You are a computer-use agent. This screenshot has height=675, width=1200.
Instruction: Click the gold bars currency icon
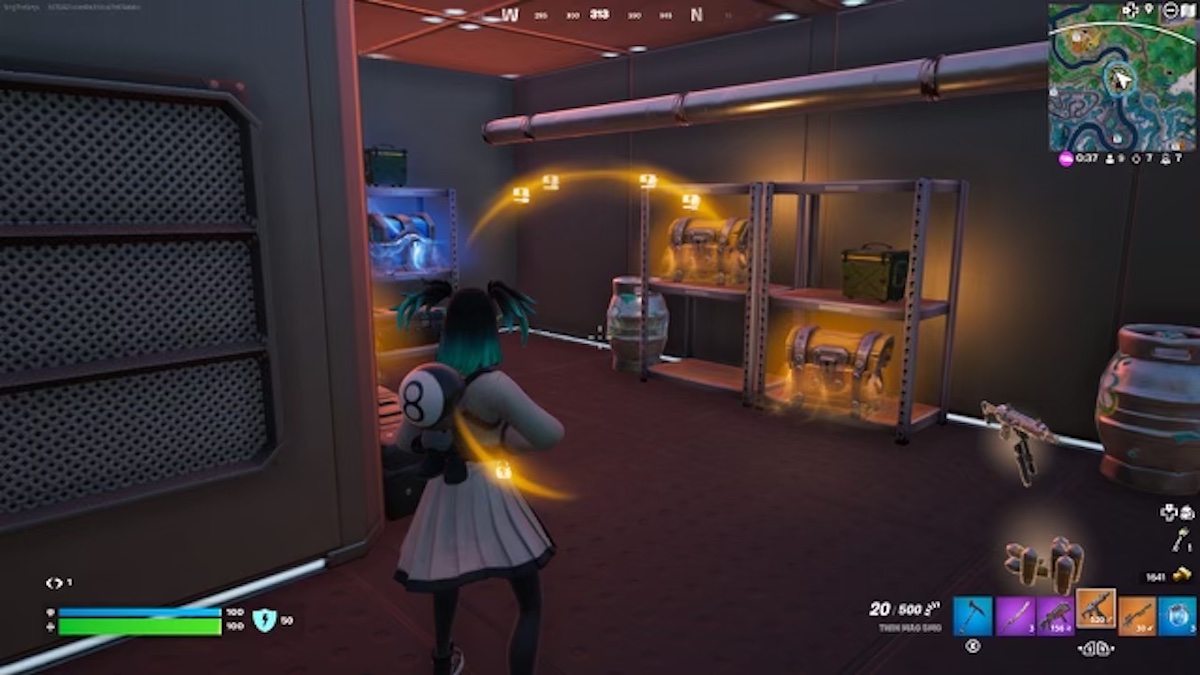[1183, 576]
